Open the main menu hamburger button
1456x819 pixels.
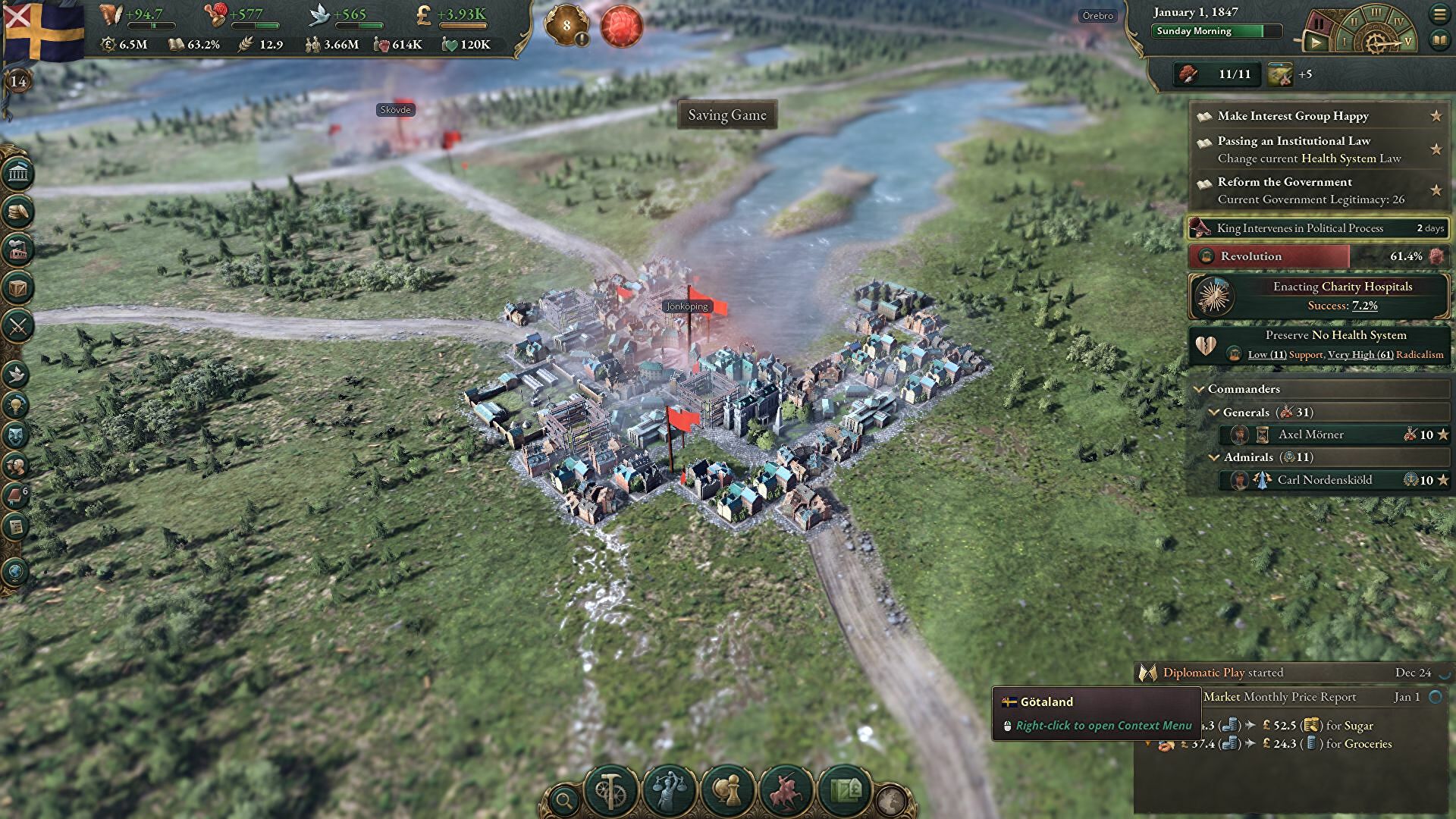click(1439, 14)
